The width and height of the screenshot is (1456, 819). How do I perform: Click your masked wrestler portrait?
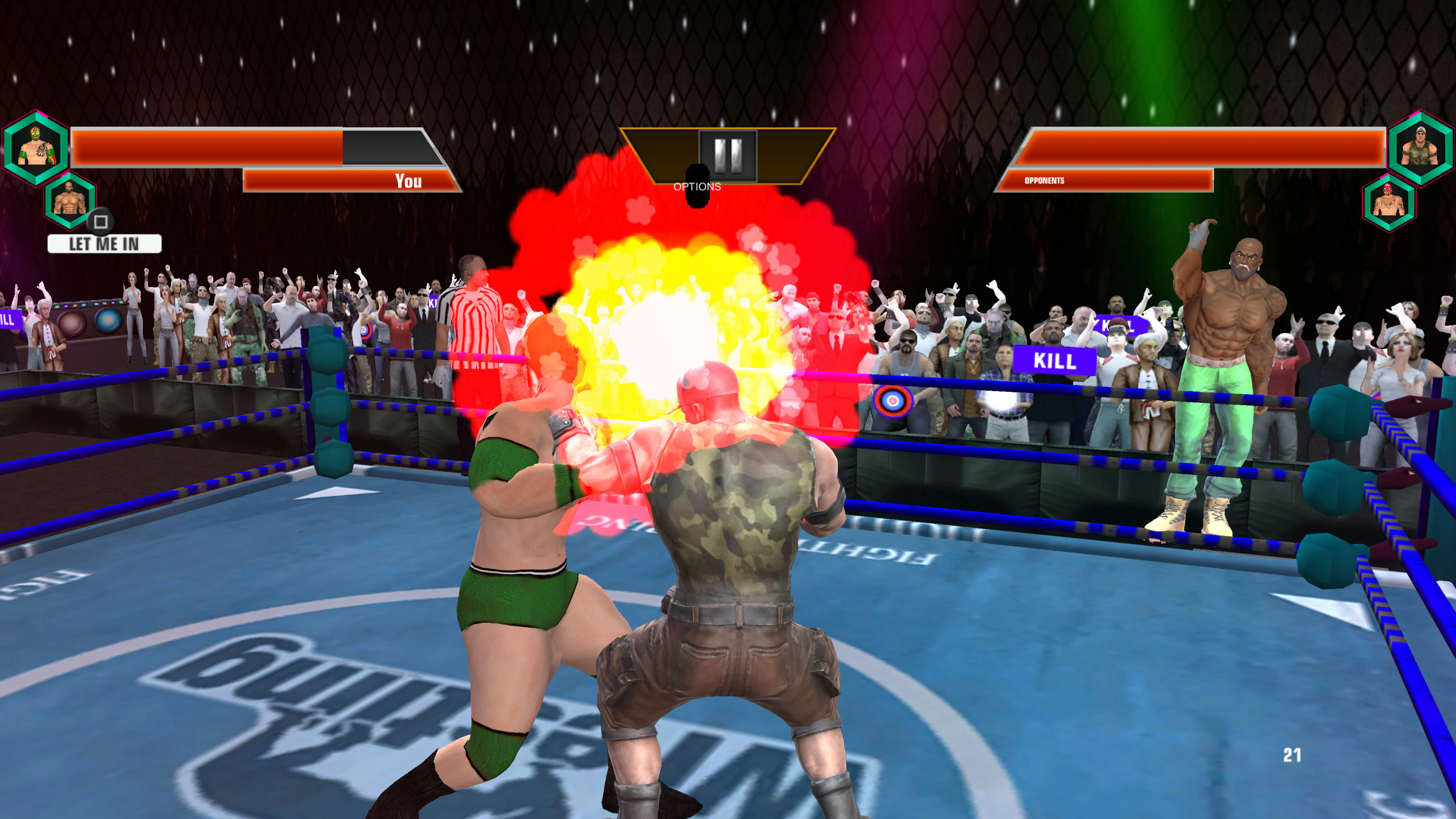pyautogui.click(x=36, y=148)
